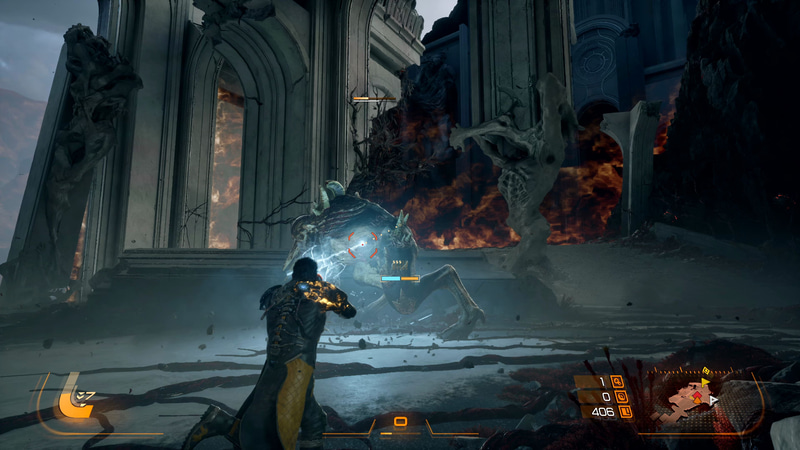Select the weapon icon beside 406

pos(626,411)
